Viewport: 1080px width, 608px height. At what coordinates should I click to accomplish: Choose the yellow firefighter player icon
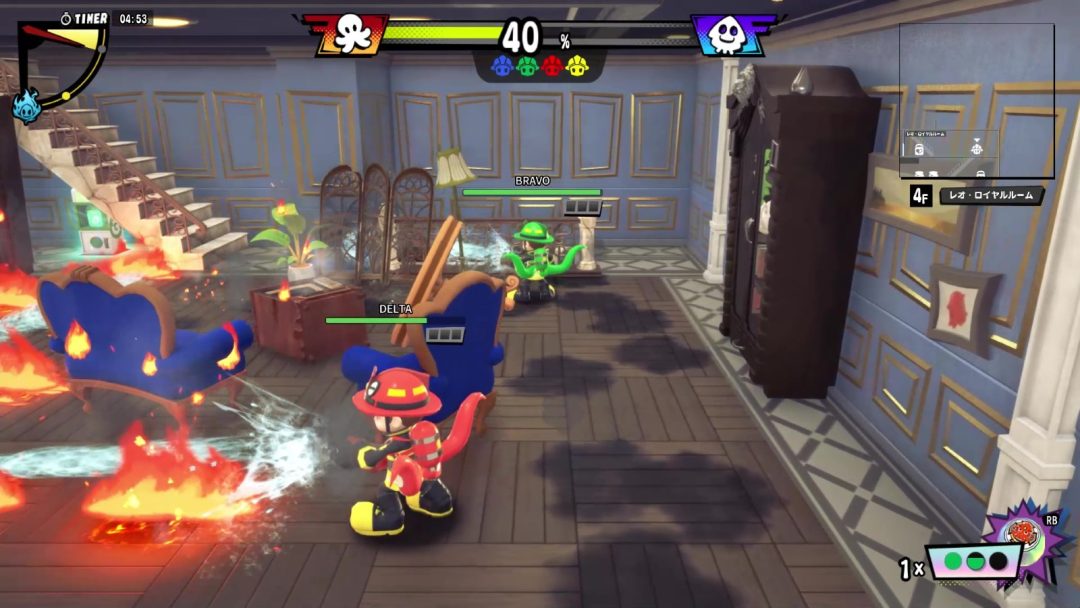[577, 67]
